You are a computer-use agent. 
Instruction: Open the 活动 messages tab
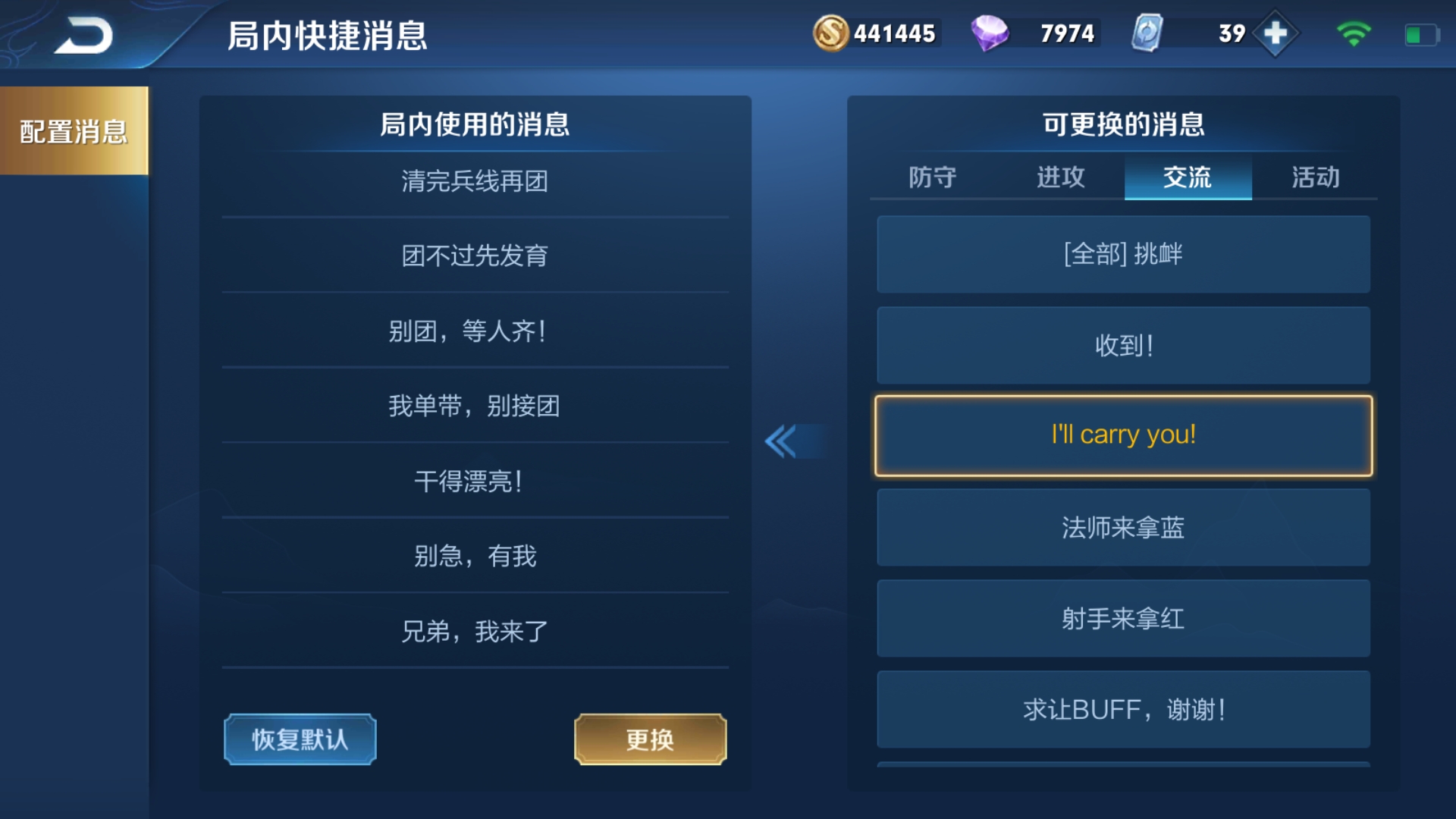pos(1314,177)
